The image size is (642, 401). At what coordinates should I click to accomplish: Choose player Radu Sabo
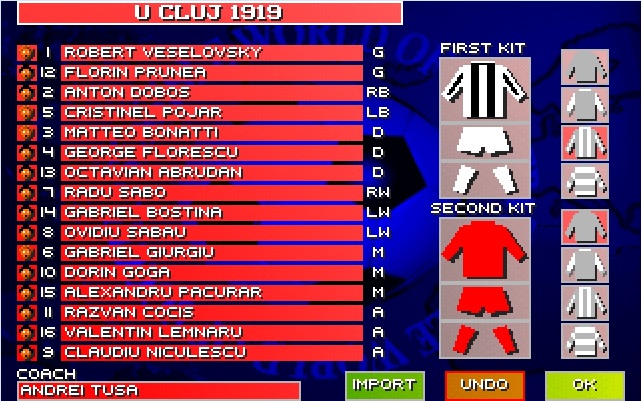(211, 192)
